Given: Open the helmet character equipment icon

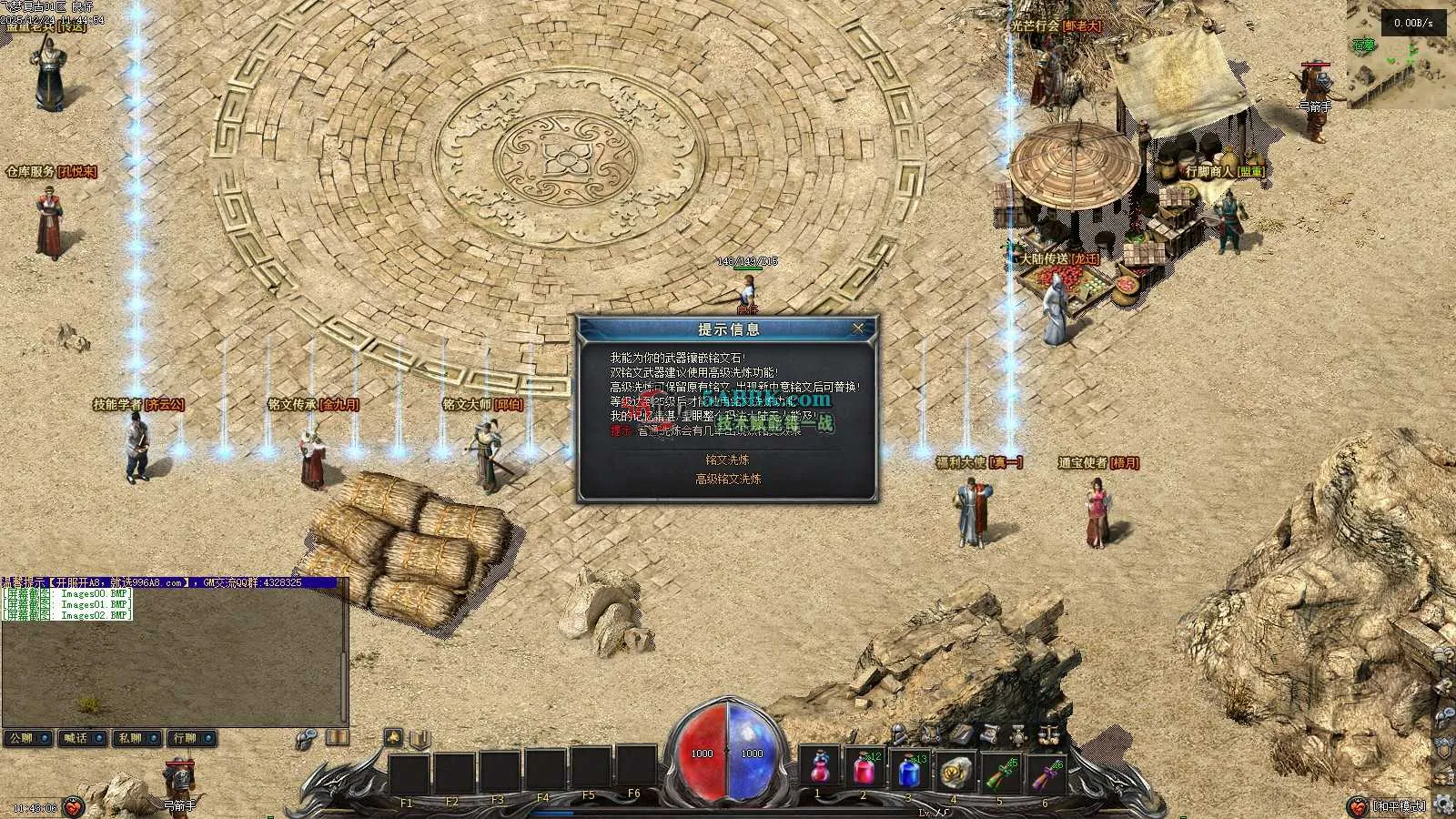Looking at the screenshot, I should [x=899, y=732].
